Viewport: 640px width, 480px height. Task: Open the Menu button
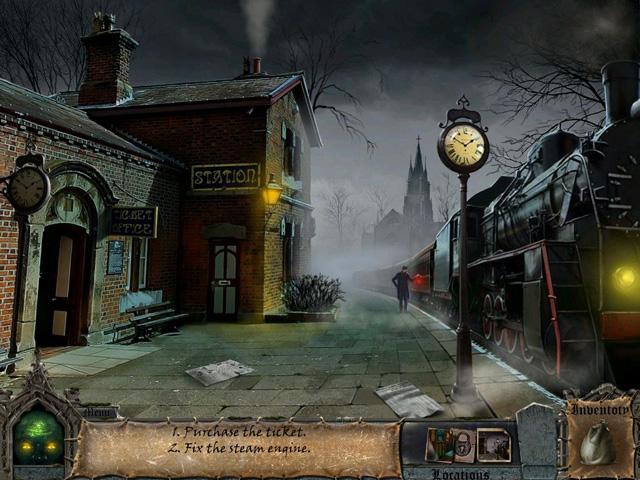tap(100, 411)
